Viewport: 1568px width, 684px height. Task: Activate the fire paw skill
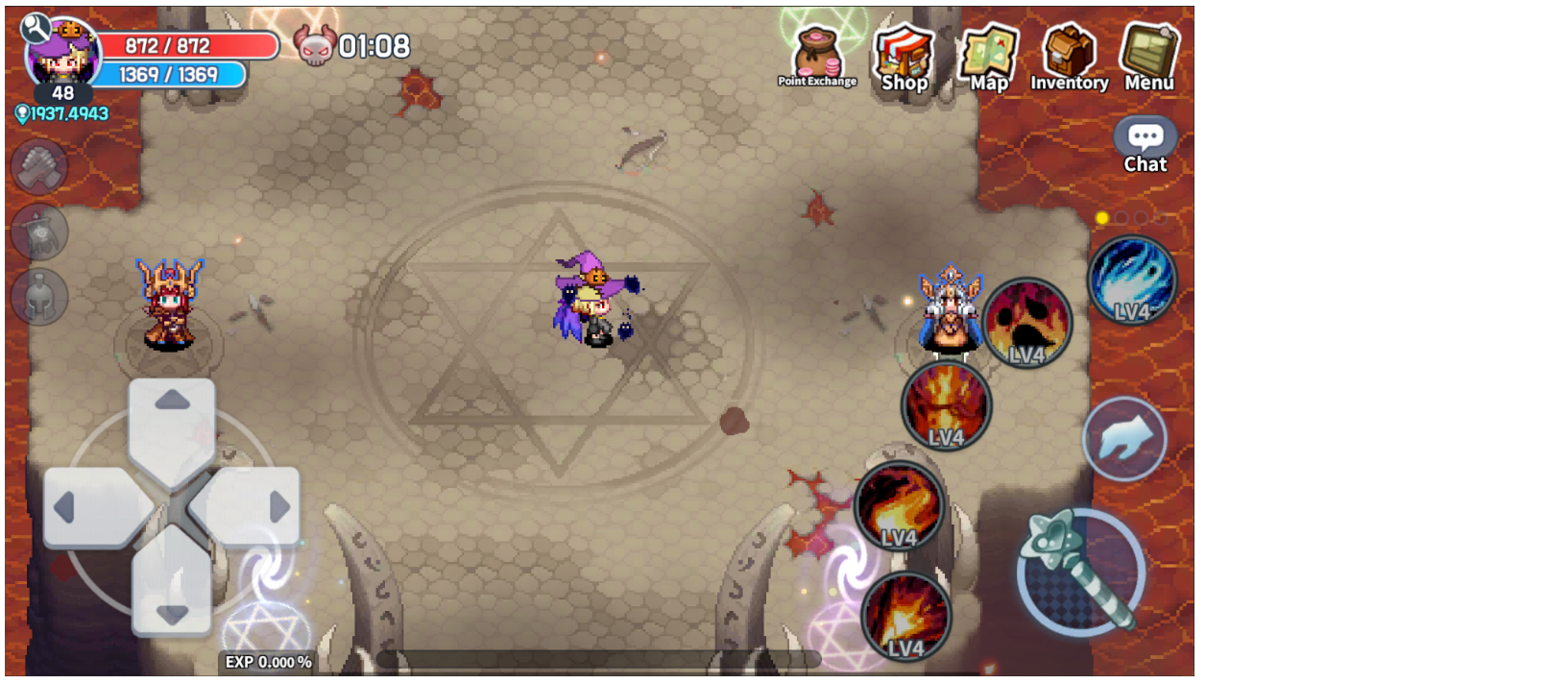click(1026, 324)
